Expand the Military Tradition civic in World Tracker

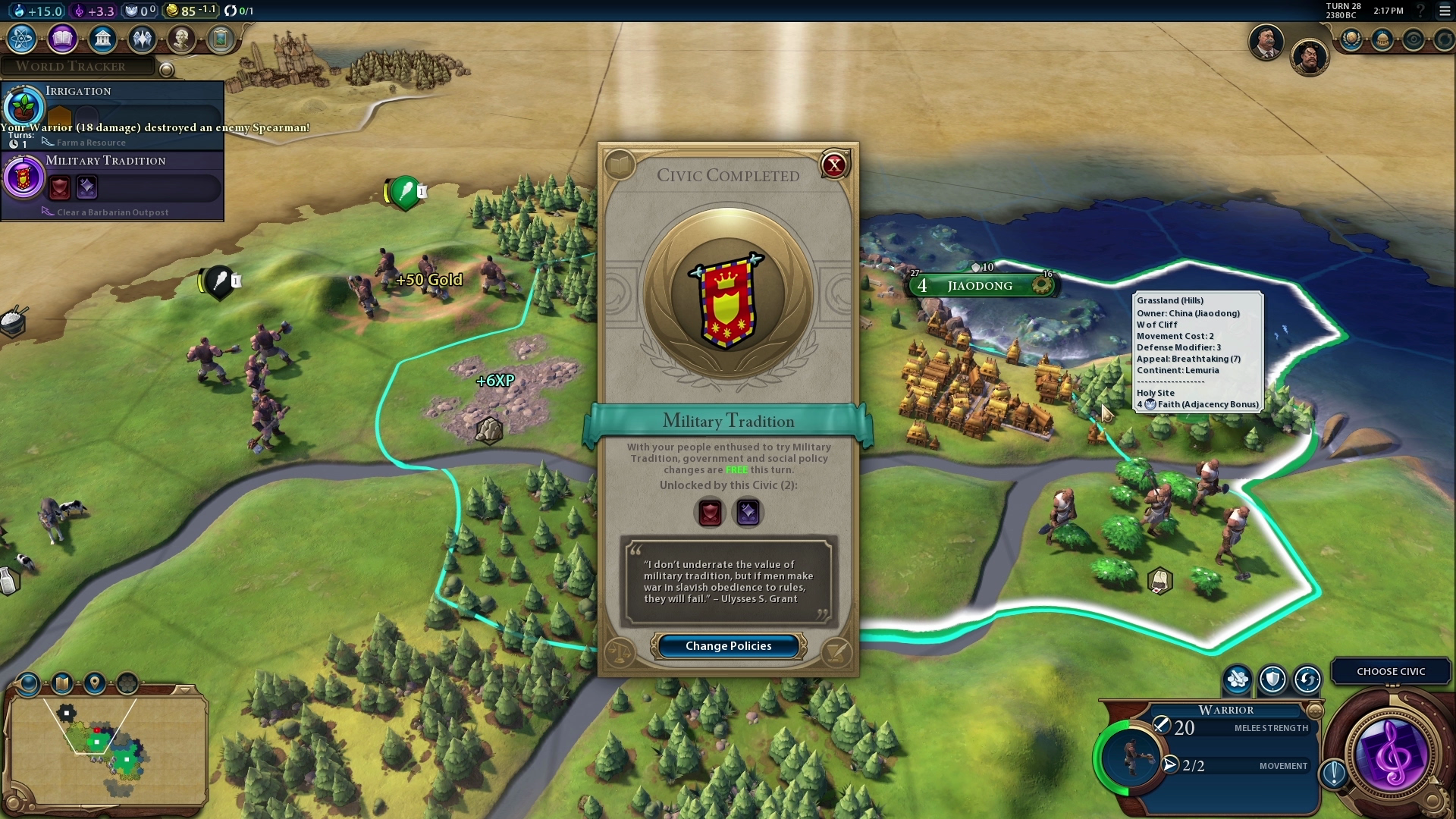click(106, 161)
